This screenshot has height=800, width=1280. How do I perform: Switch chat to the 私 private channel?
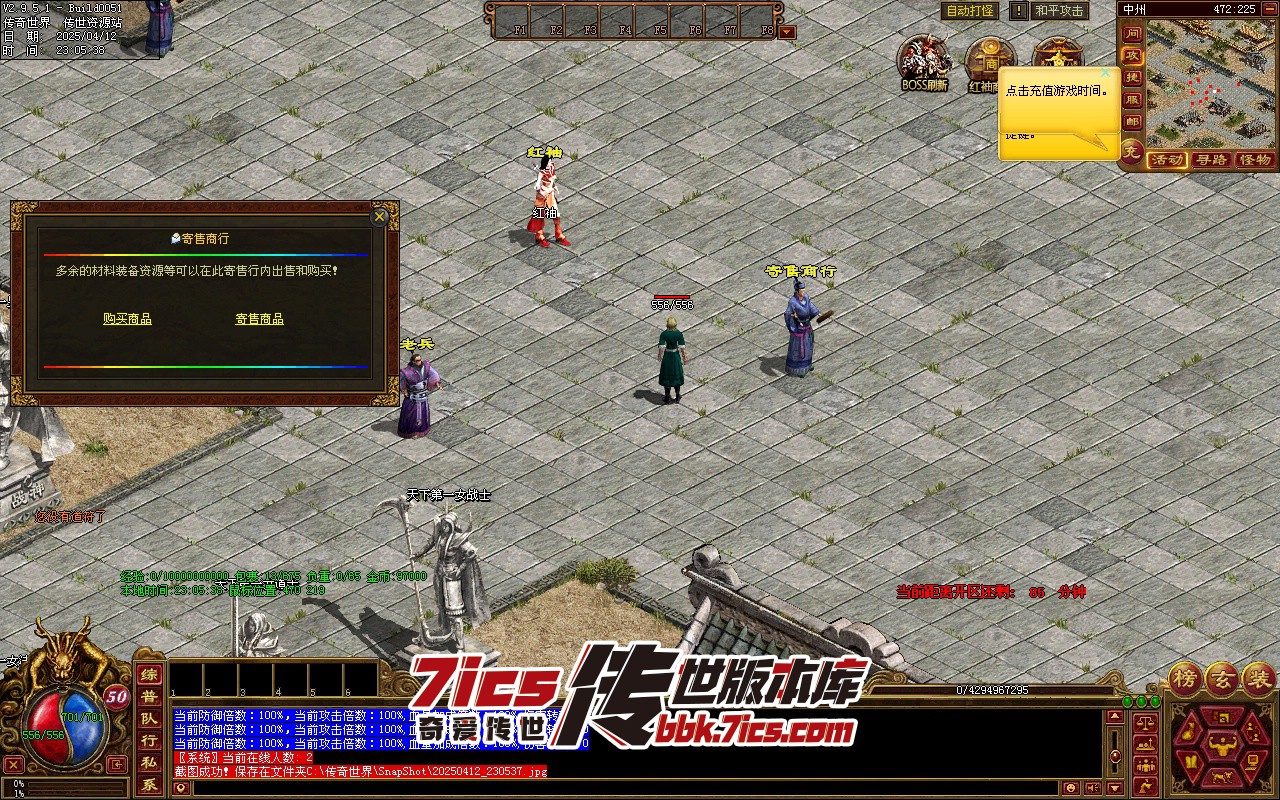(x=148, y=763)
